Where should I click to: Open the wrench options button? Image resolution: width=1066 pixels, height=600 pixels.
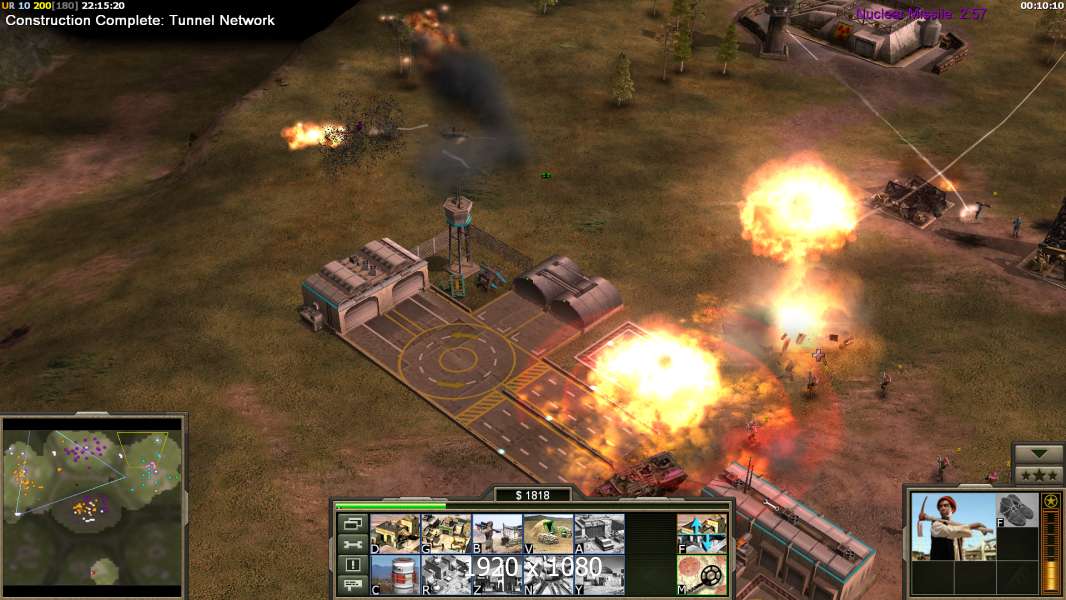click(351, 544)
